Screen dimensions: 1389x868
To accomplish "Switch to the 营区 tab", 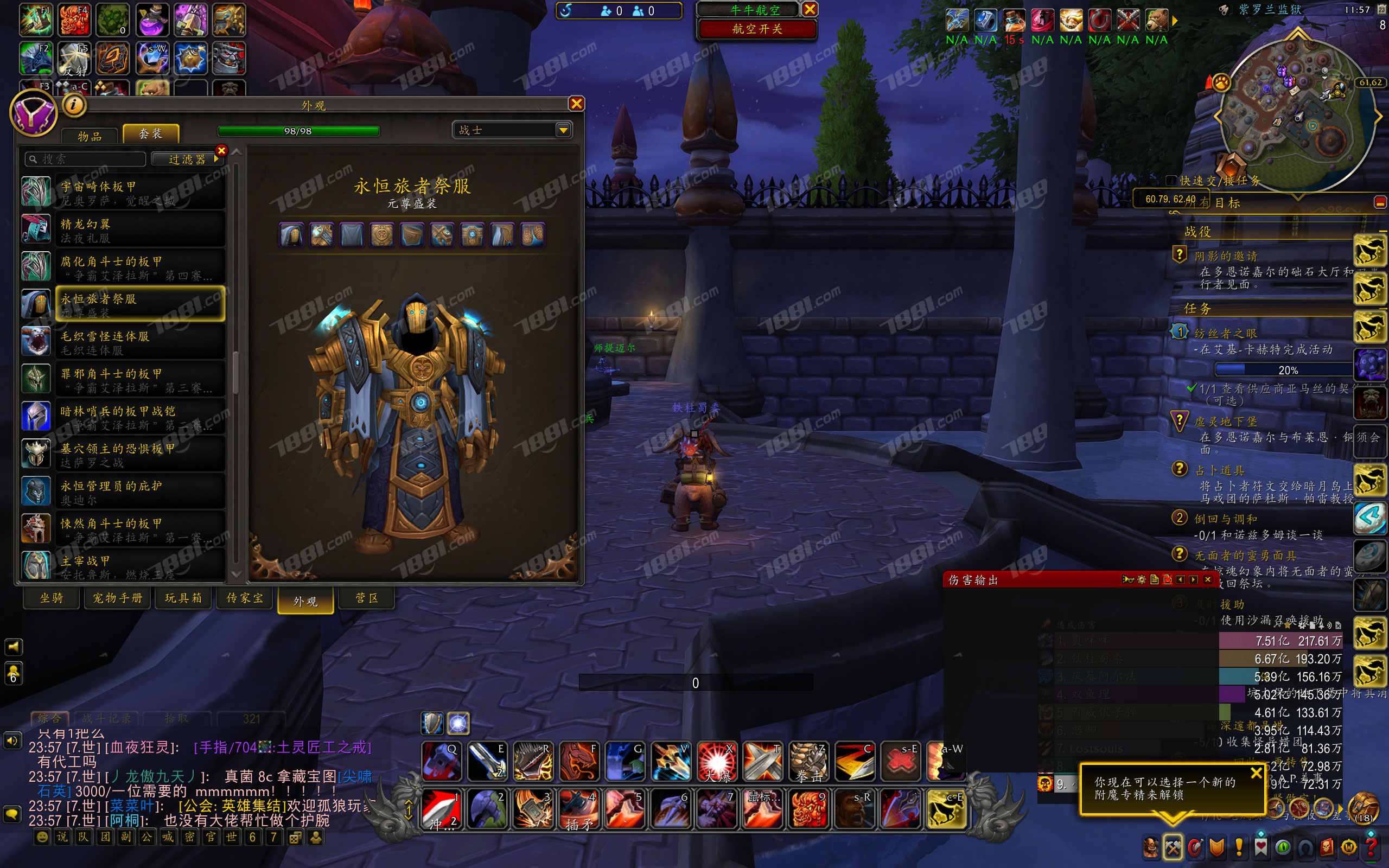I will point(366,598).
